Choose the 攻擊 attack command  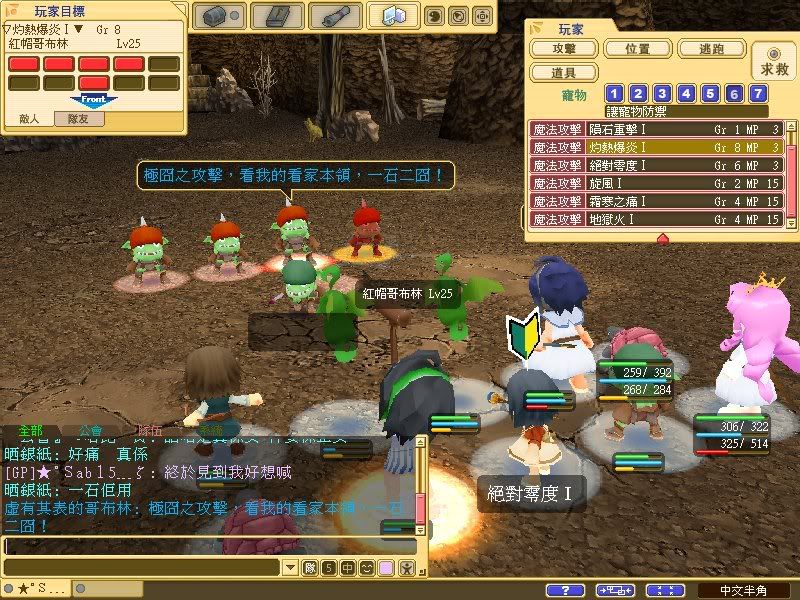[x=567, y=49]
